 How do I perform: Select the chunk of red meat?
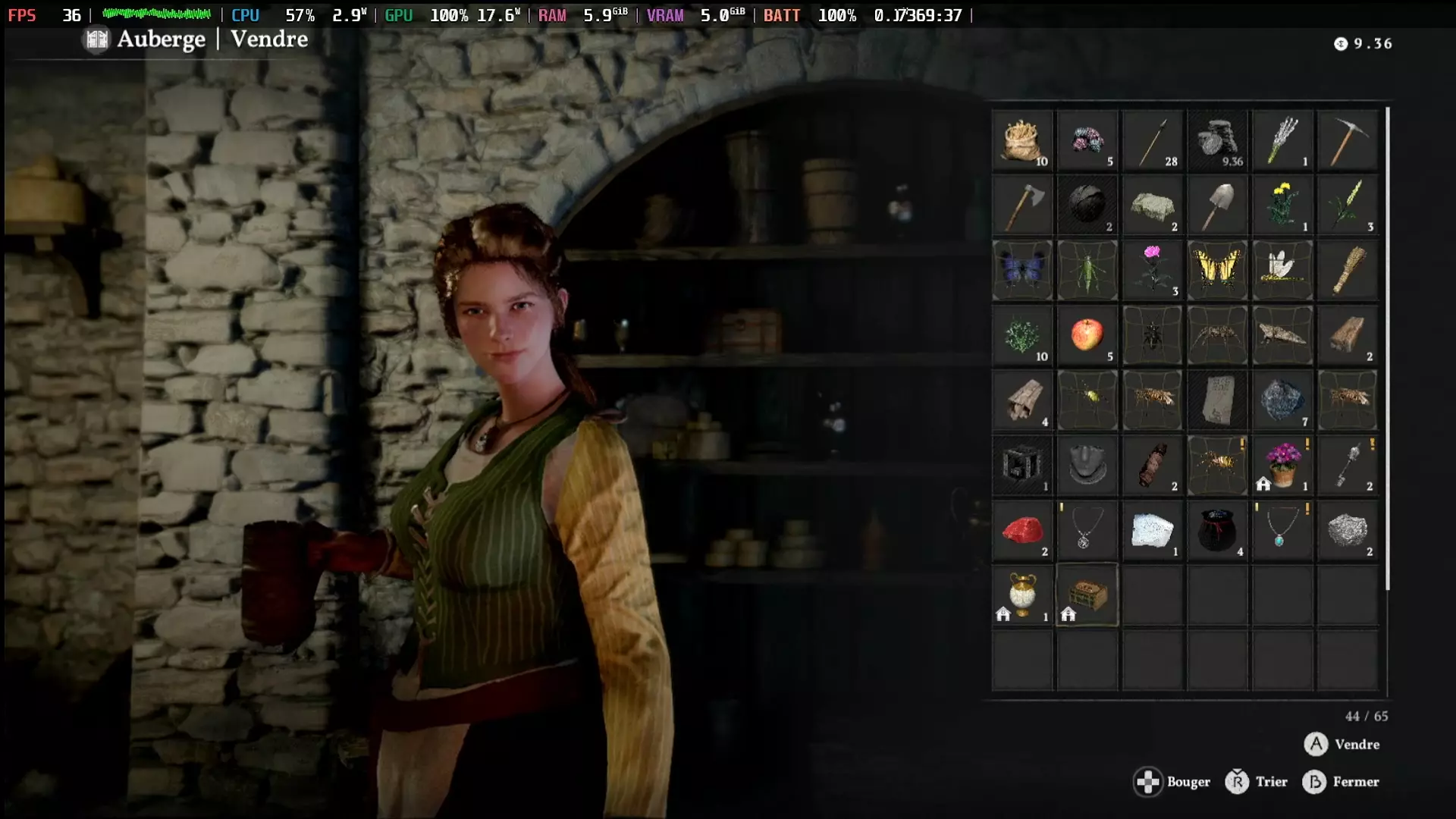pyautogui.click(x=1022, y=531)
